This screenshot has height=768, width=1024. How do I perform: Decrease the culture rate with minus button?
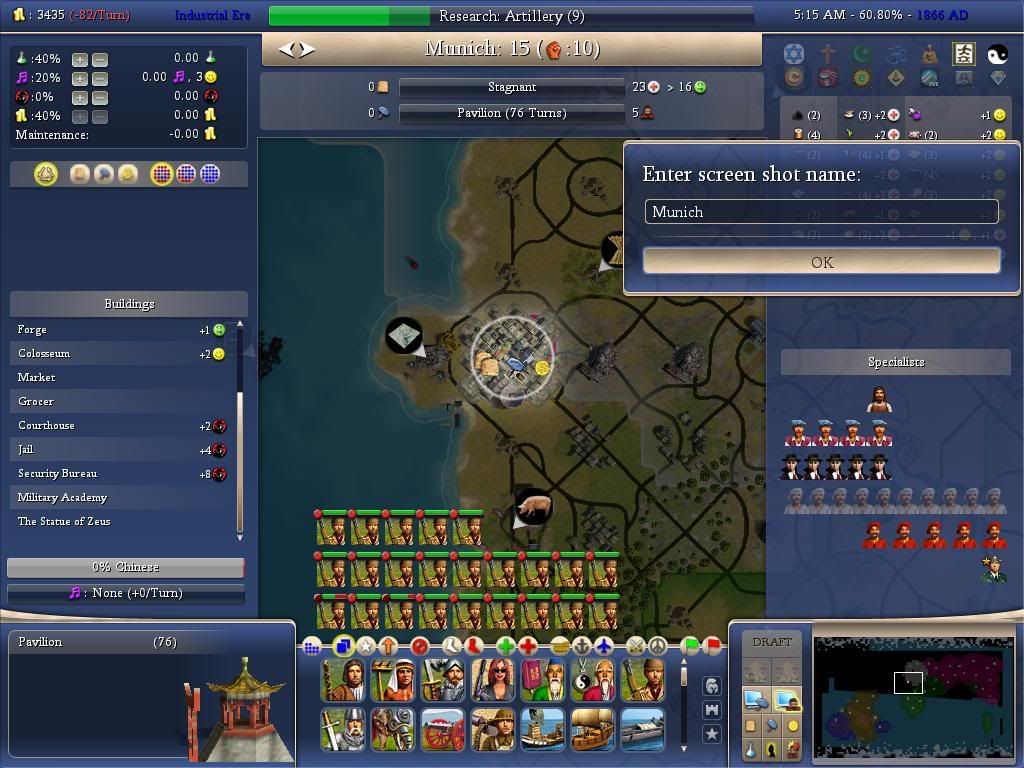point(100,78)
